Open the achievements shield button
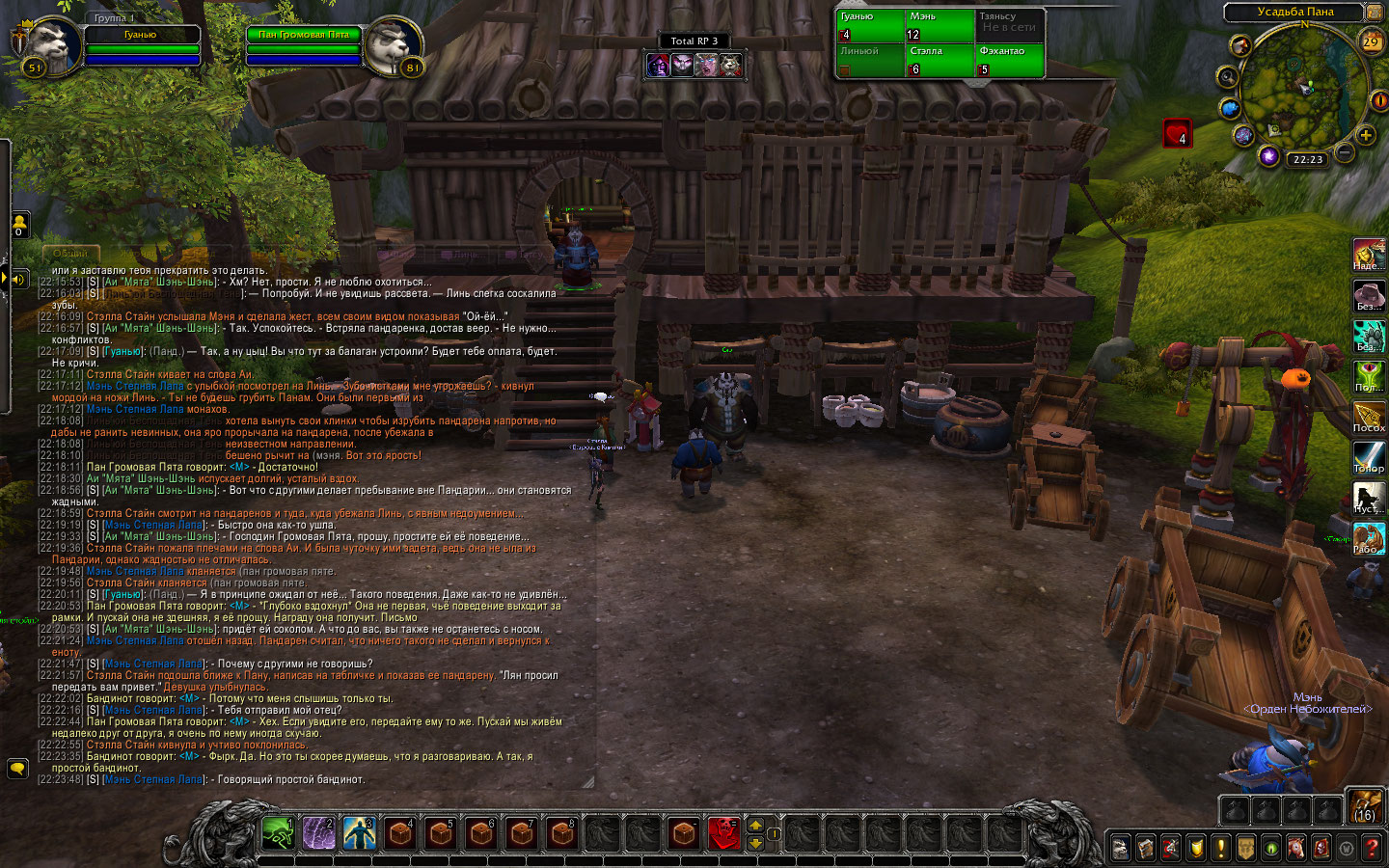1389x868 pixels. pos(1196,848)
